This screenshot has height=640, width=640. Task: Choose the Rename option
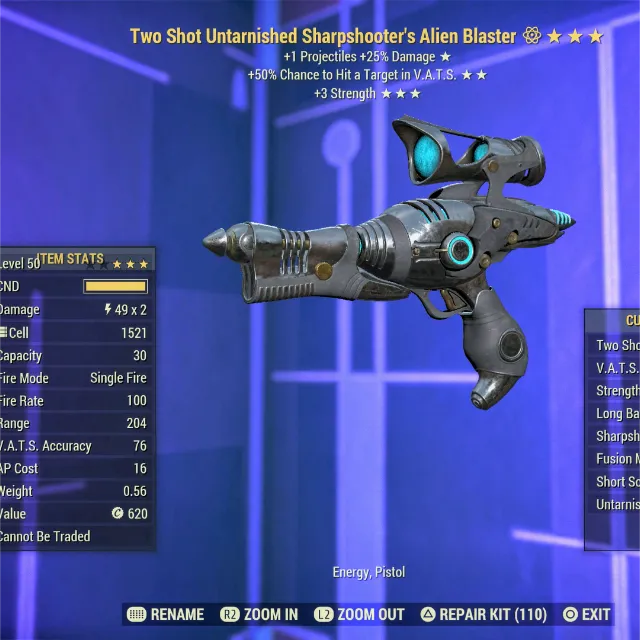[x=167, y=614]
